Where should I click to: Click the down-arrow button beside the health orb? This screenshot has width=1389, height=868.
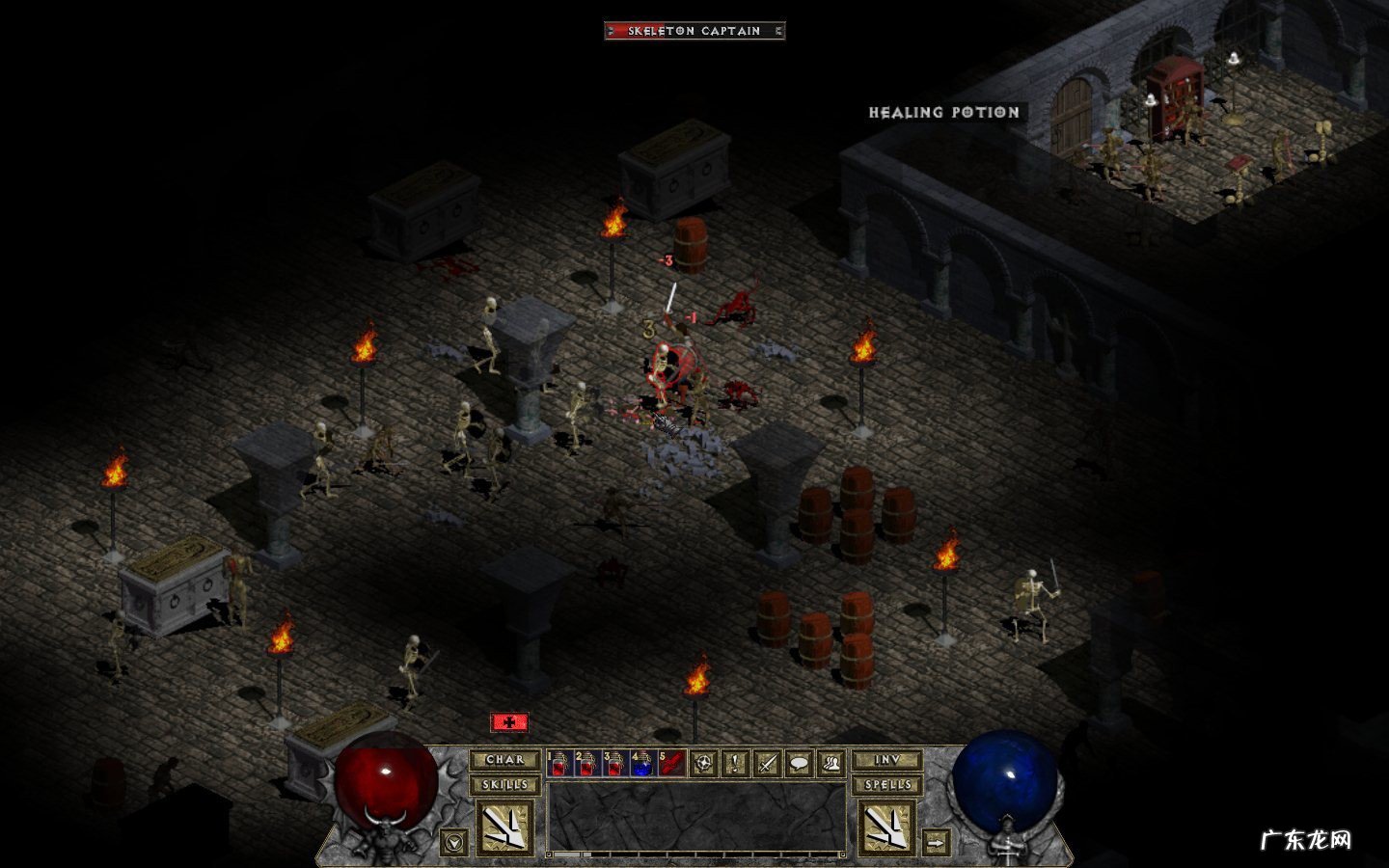click(x=453, y=842)
